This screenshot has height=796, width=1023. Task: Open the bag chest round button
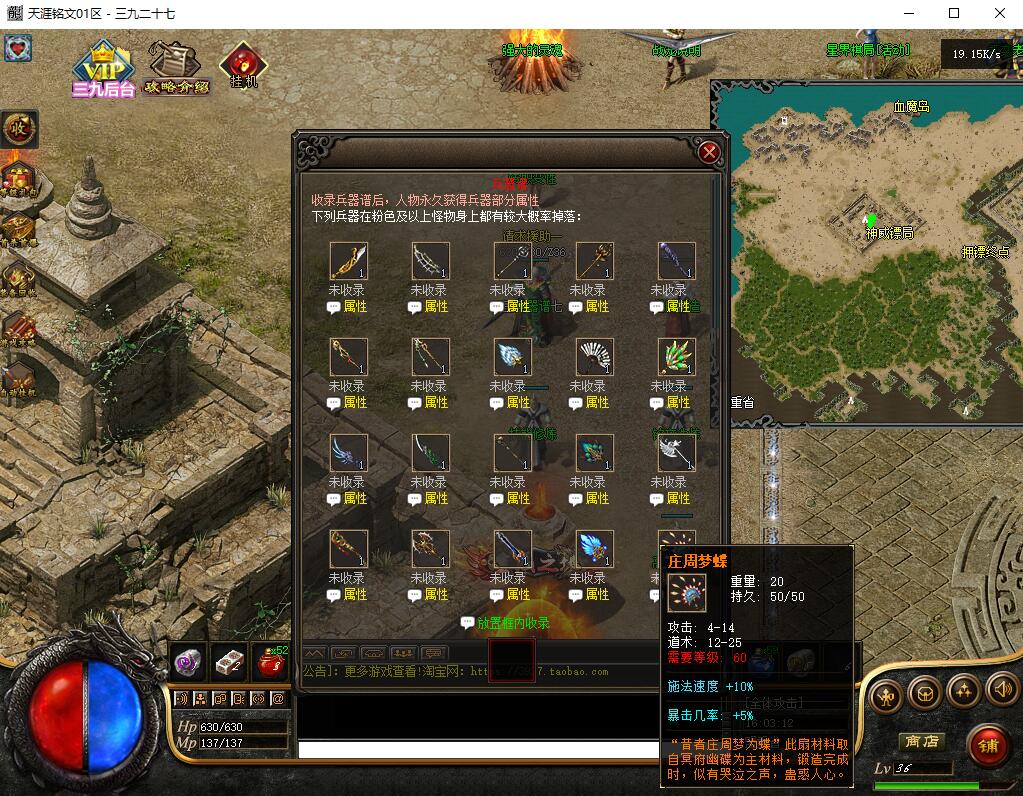[x=925, y=692]
